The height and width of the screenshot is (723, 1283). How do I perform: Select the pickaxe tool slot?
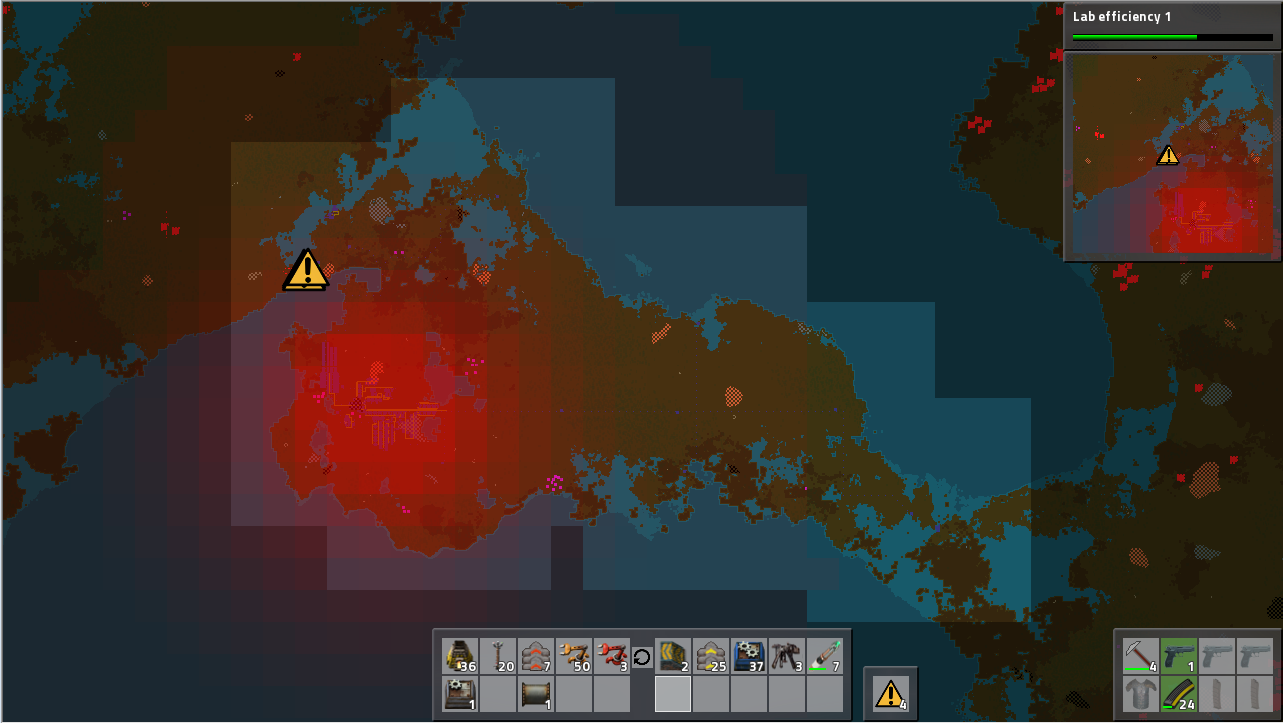coord(1140,656)
